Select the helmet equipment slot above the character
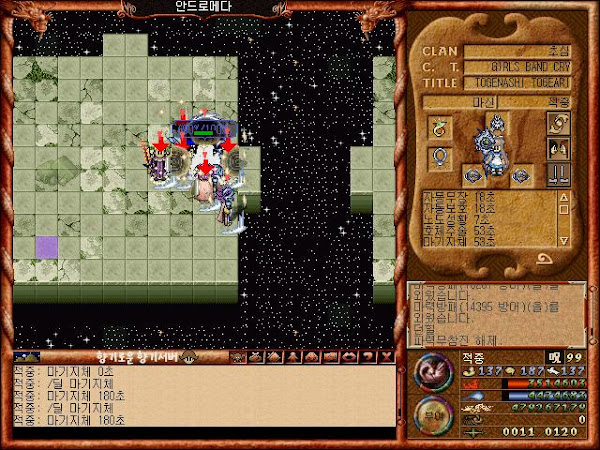 pyautogui.click(x=497, y=124)
